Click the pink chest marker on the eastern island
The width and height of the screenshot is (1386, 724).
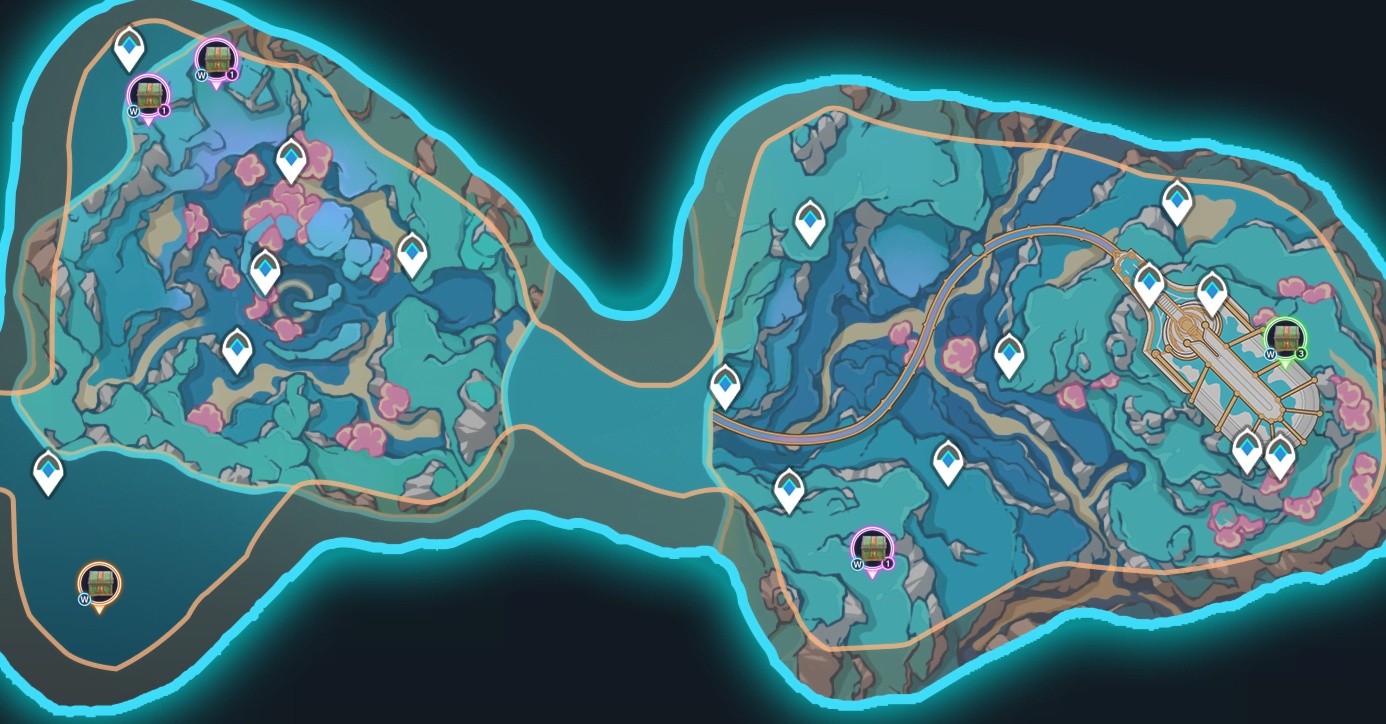pyautogui.click(x=873, y=549)
